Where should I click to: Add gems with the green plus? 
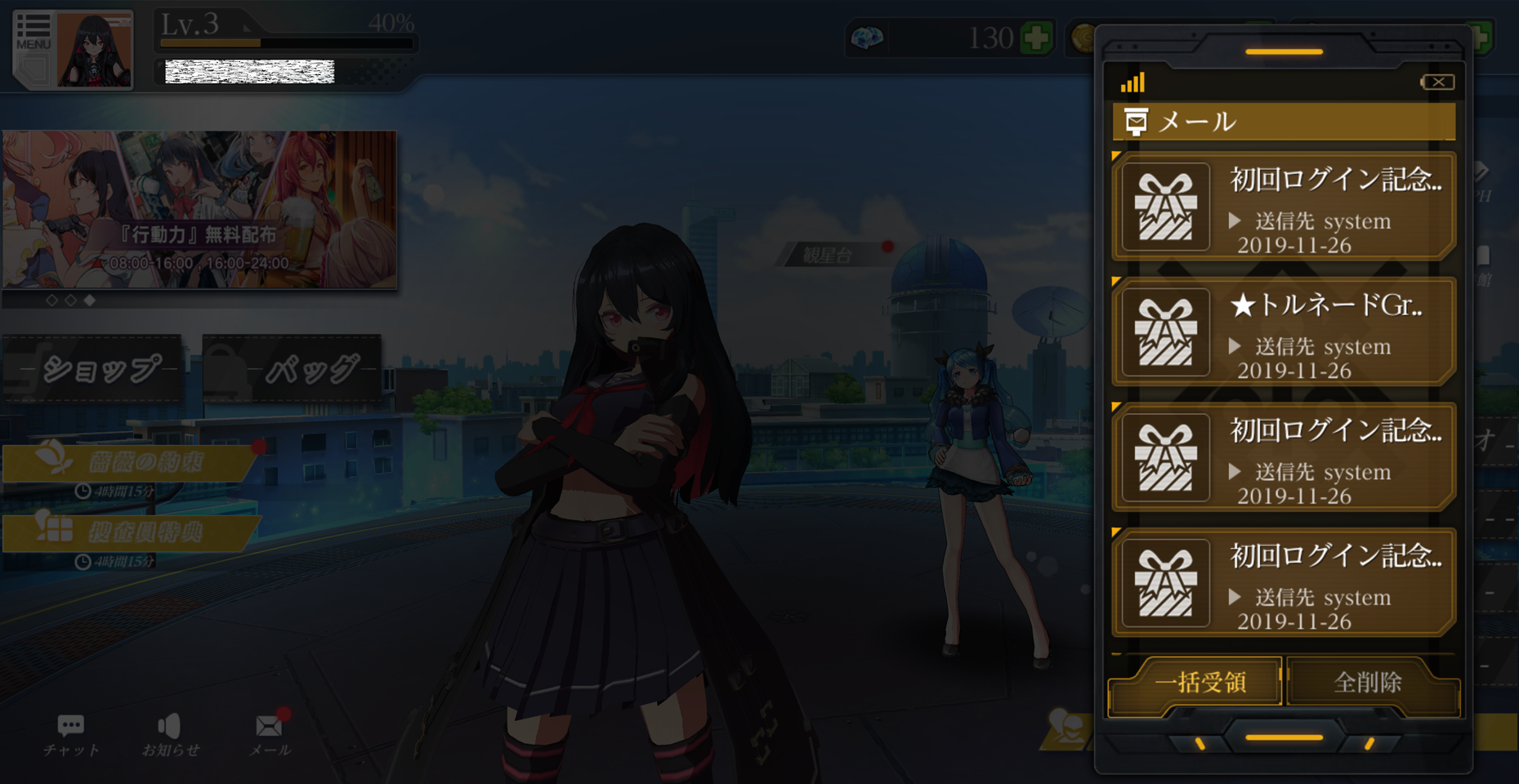pyautogui.click(x=1036, y=38)
